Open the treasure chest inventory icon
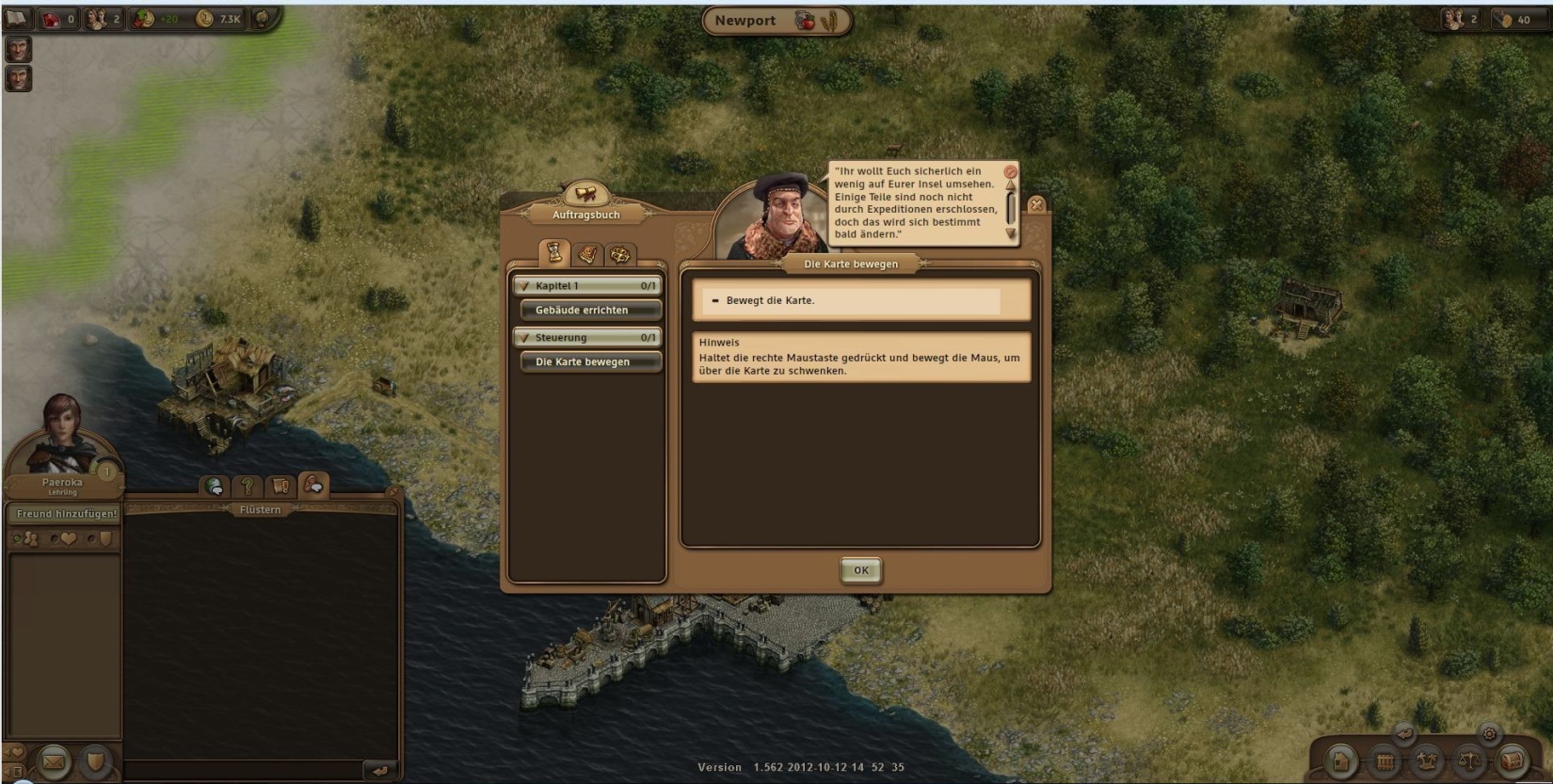The width and height of the screenshot is (1553, 784). (1512, 760)
